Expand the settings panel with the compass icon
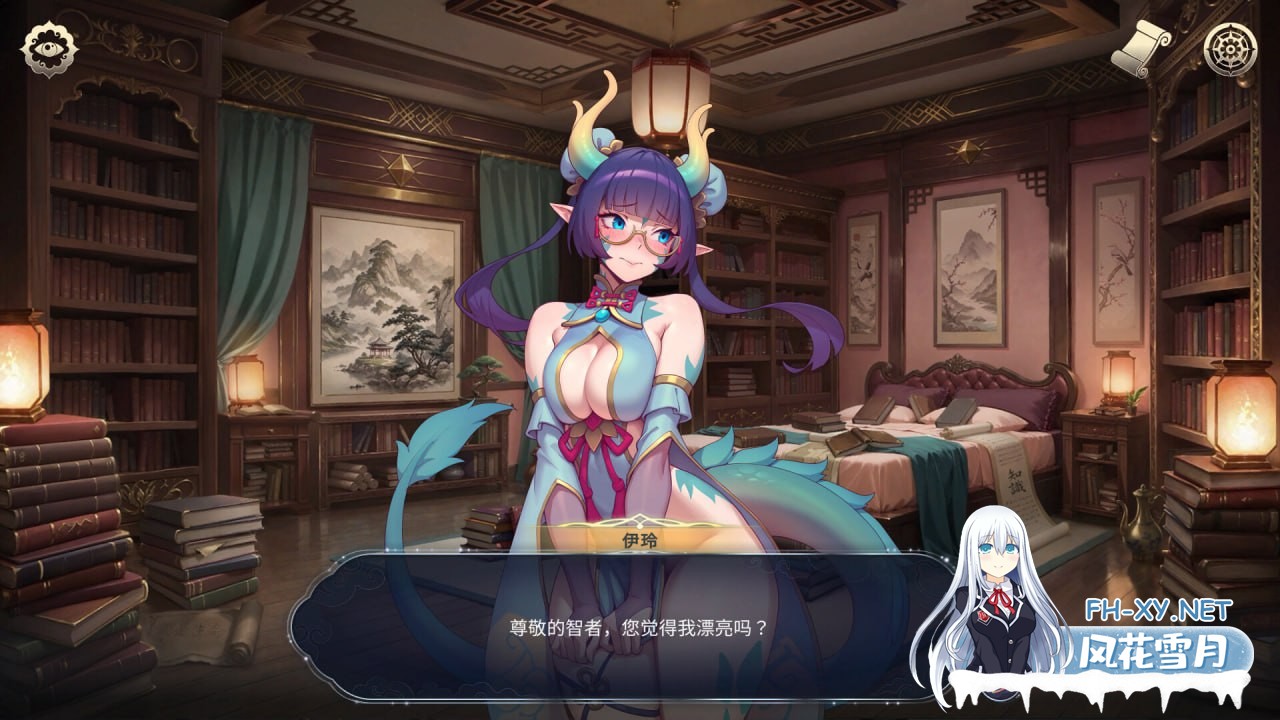Screen dimensions: 1280x720 pyautogui.click(x=1230, y=47)
